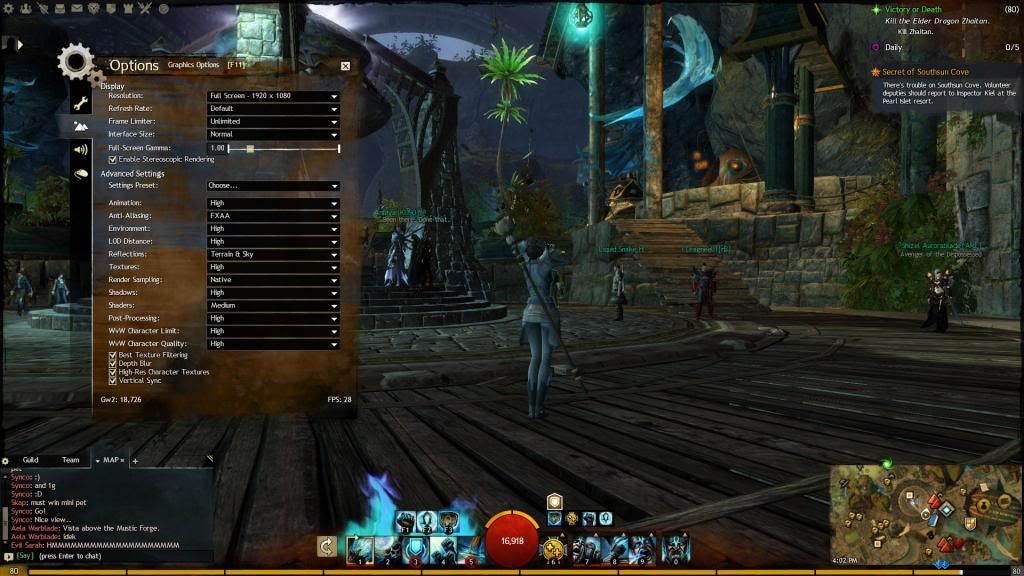Switch to the sound options tab
Viewport: 1024px width, 576px height.
click(x=80, y=150)
